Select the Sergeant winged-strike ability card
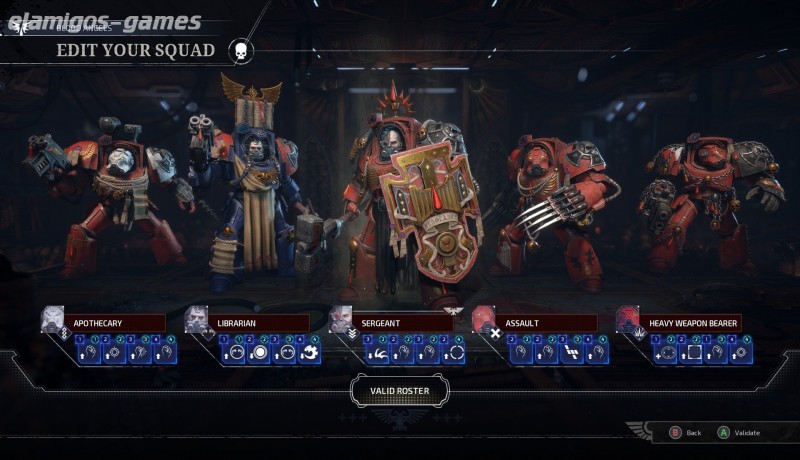The image size is (800, 460). click(380, 351)
